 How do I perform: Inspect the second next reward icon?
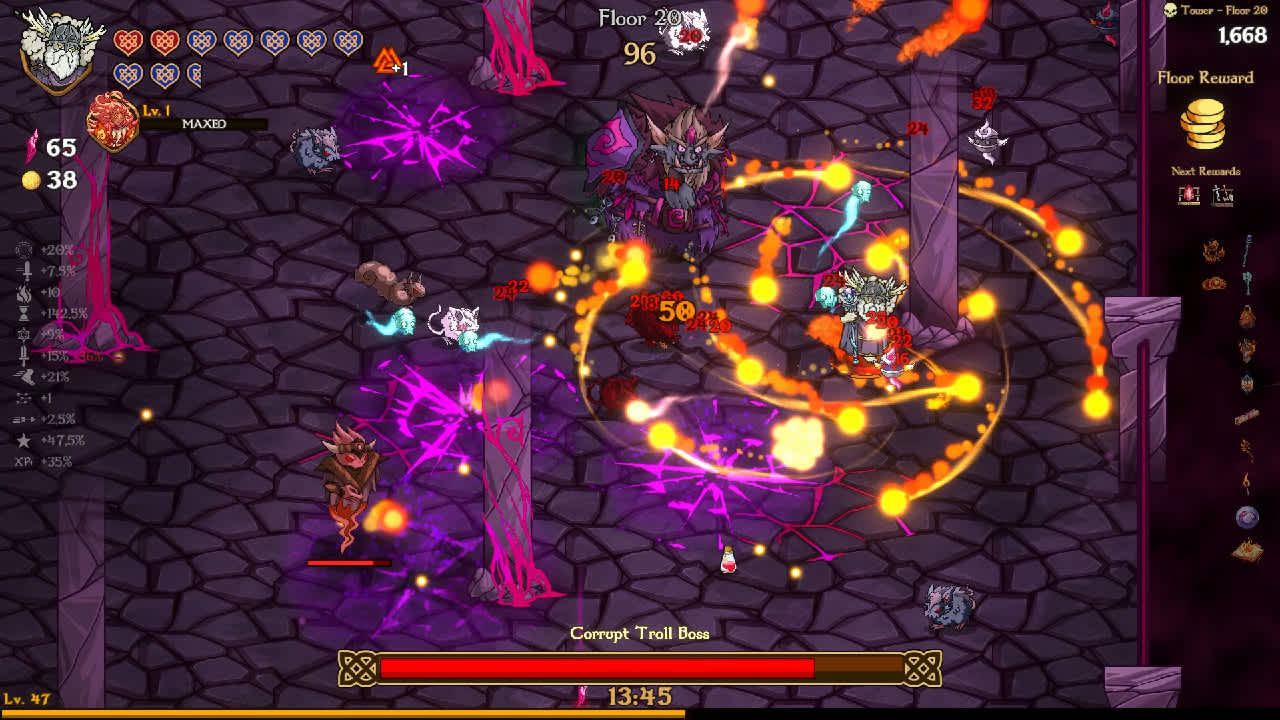(x=1223, y=195)
